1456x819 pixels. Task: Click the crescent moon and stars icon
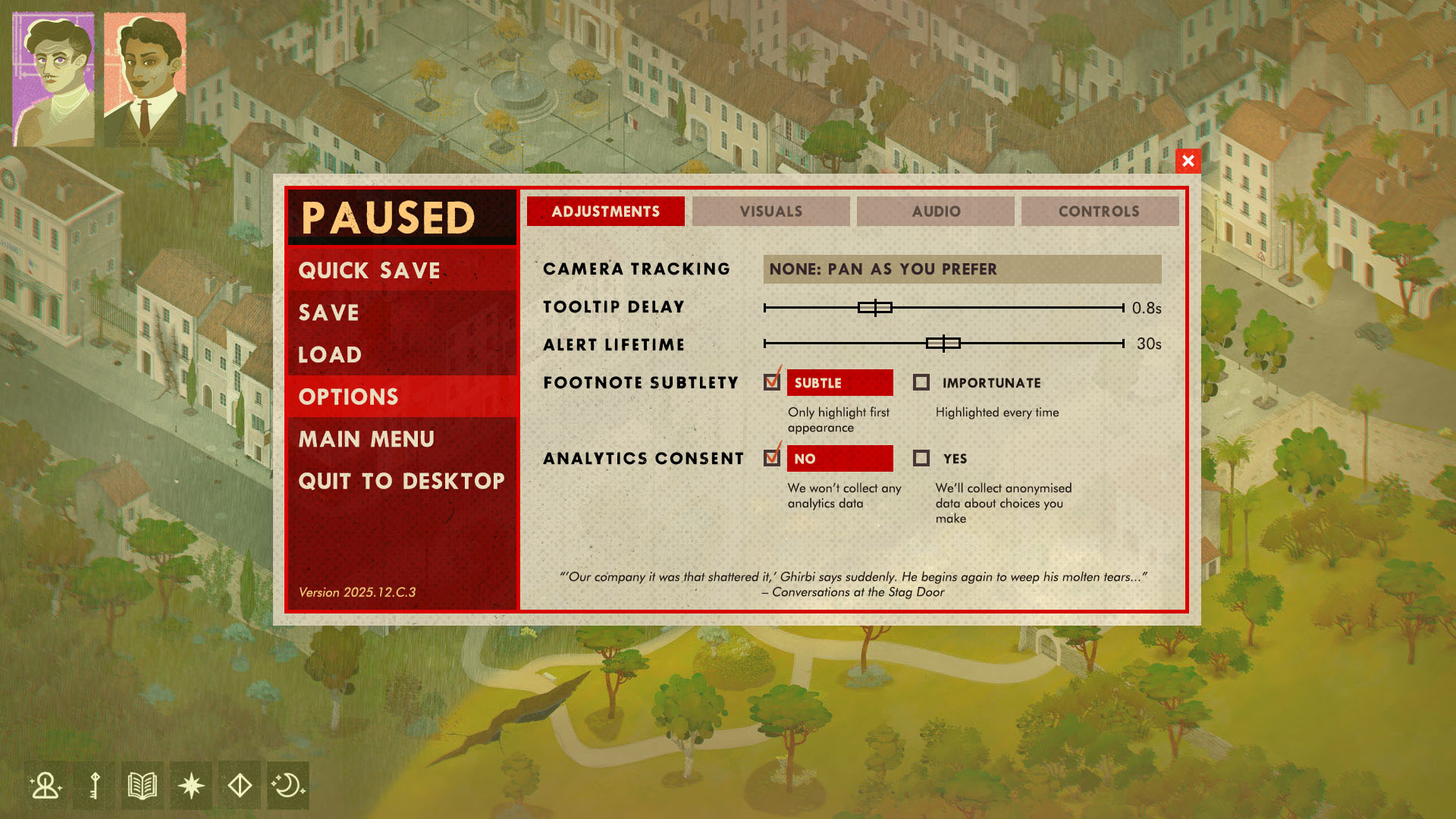pyautogui.click(x=288, y=786)
